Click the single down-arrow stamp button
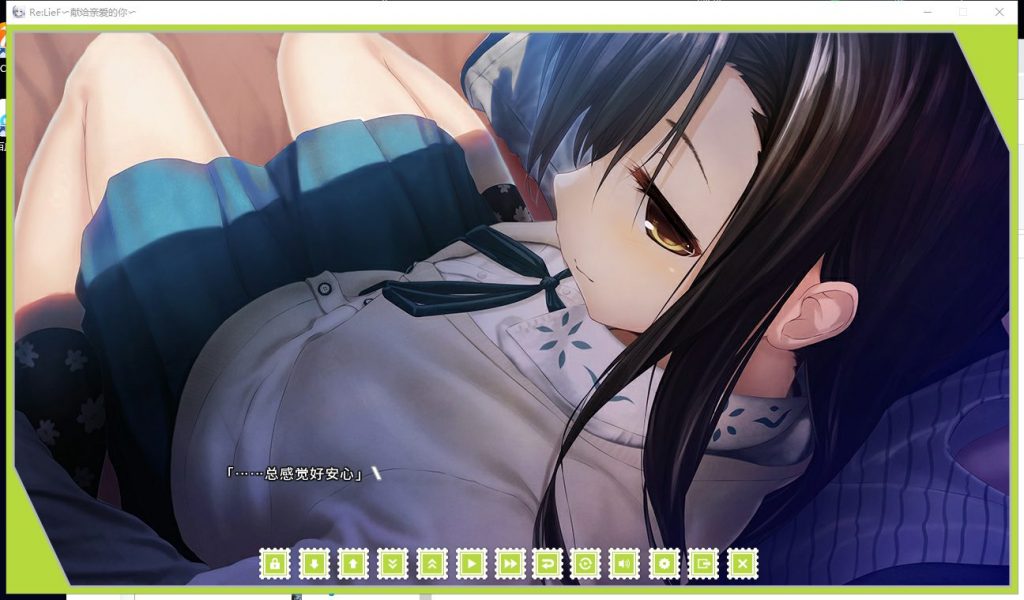The height and width of the screenshot is (600, 1024). [313, 564]
